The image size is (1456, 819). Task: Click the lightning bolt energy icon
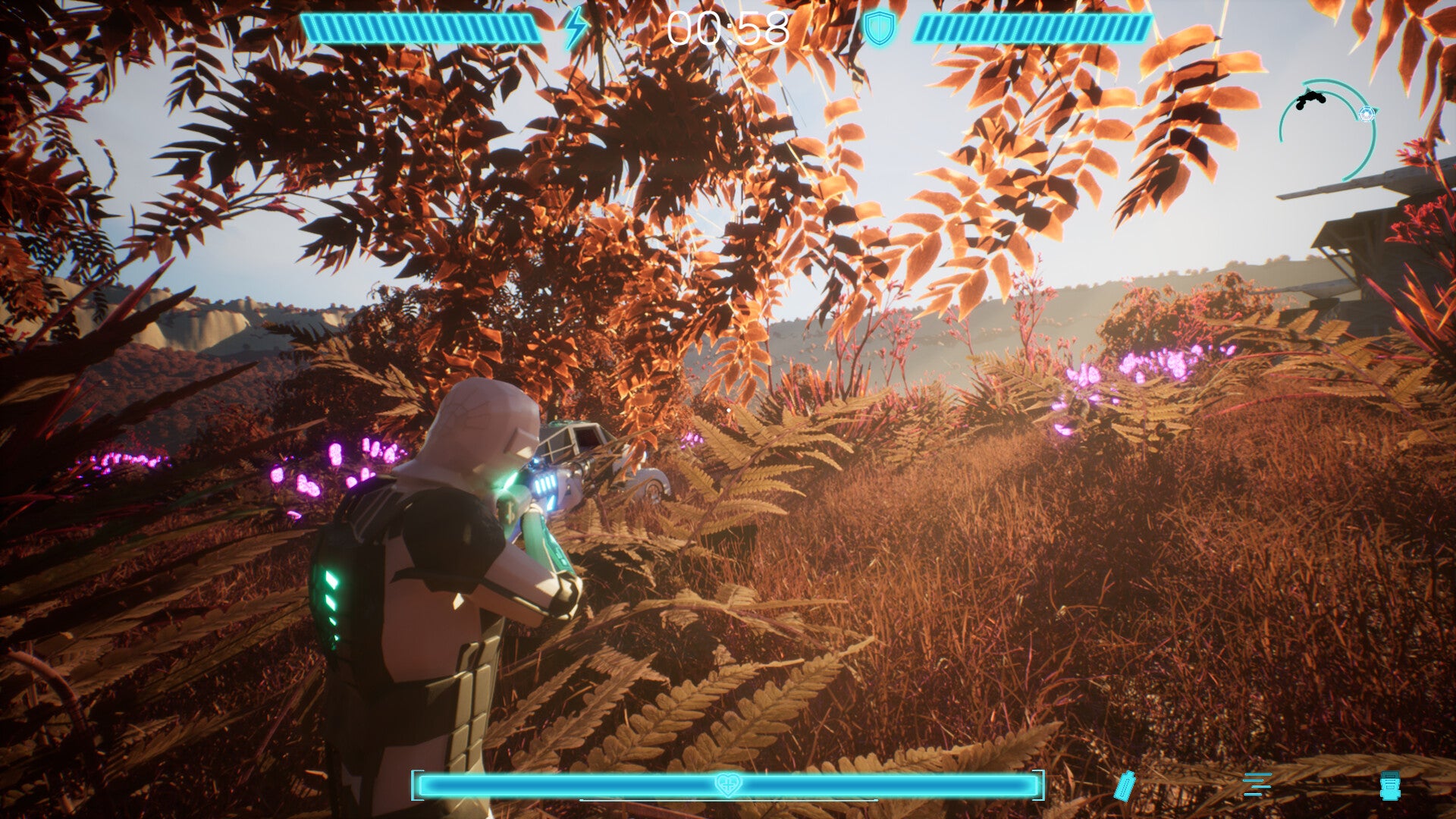(576, 28)
